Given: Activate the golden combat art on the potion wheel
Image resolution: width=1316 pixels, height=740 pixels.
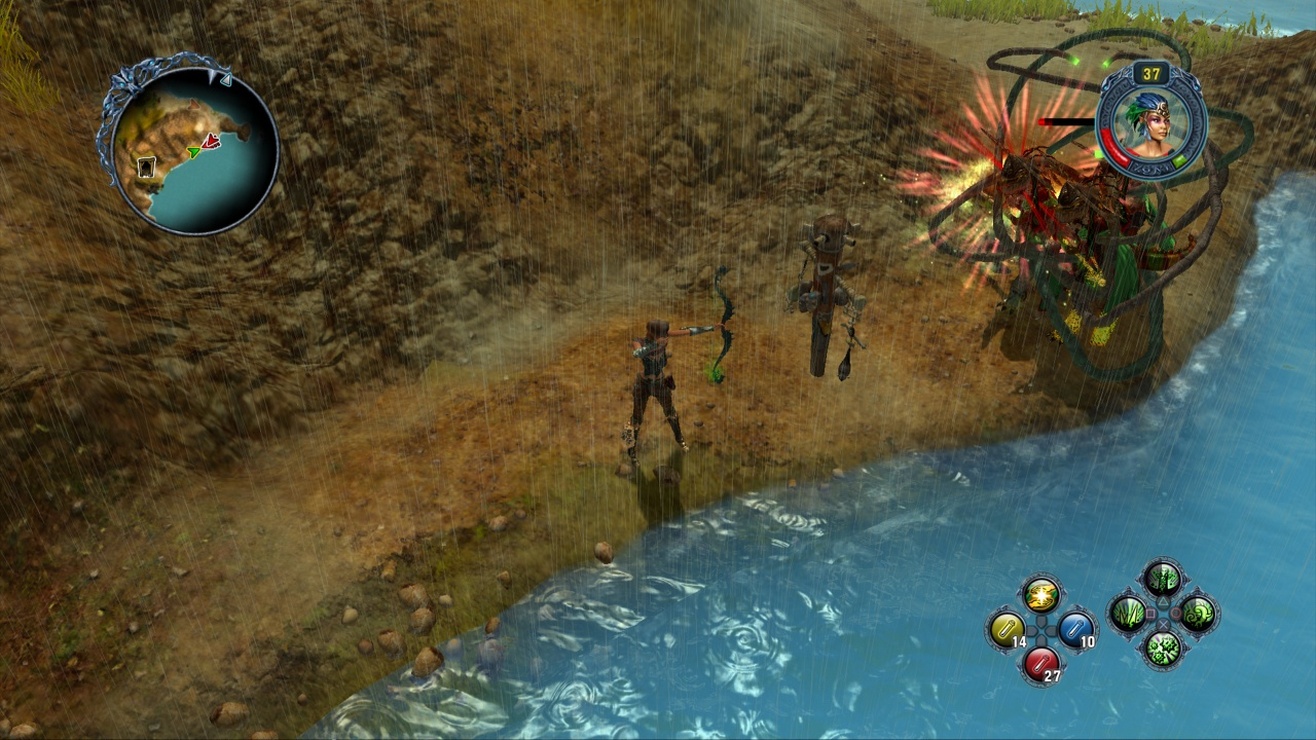Looking at the screenshot, I should click(1041, 596).
